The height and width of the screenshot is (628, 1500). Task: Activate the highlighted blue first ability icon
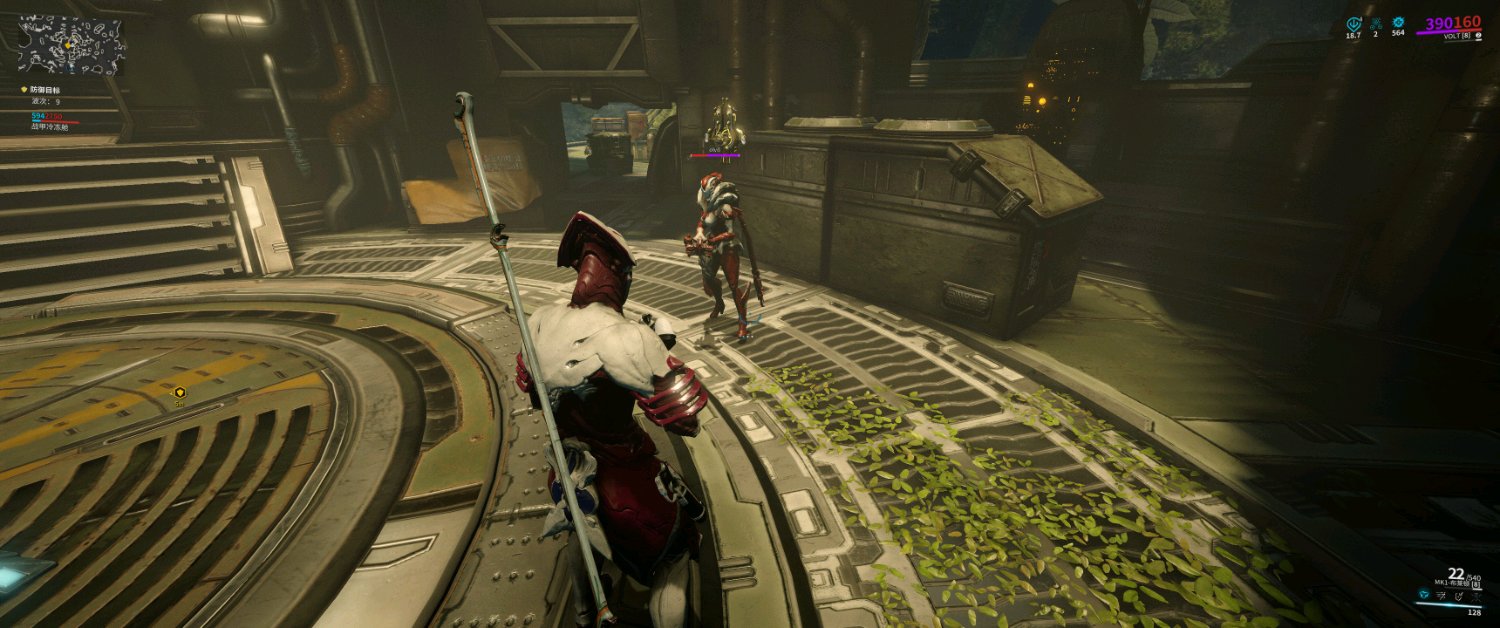pyautogui.click(x=1423, y=596)
